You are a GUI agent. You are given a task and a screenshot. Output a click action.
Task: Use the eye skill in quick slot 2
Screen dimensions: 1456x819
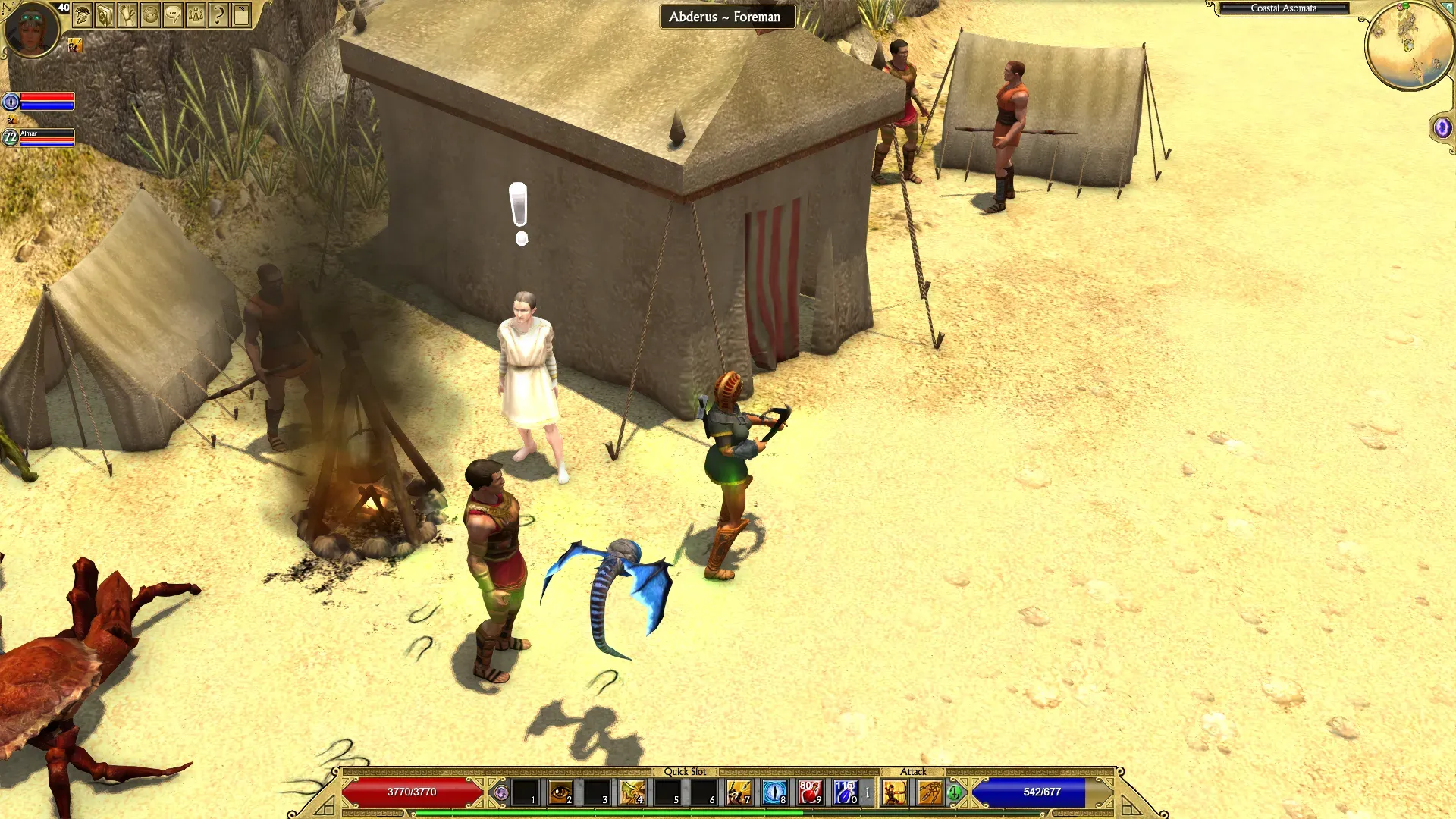(x=561, y=792)
